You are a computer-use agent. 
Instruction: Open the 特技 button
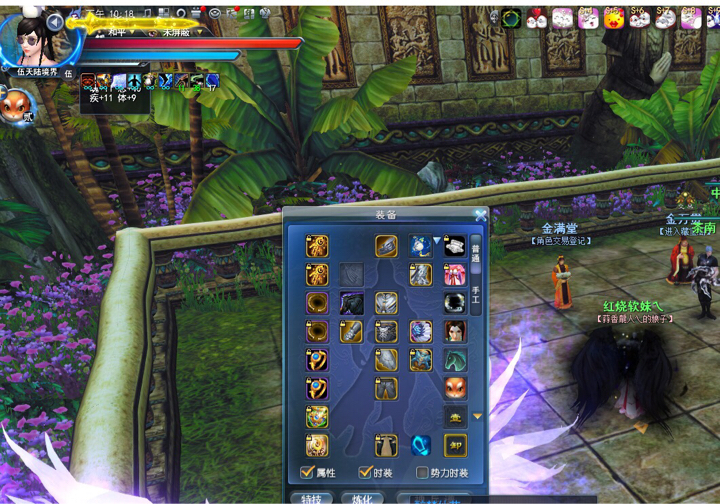click(311, 497)
